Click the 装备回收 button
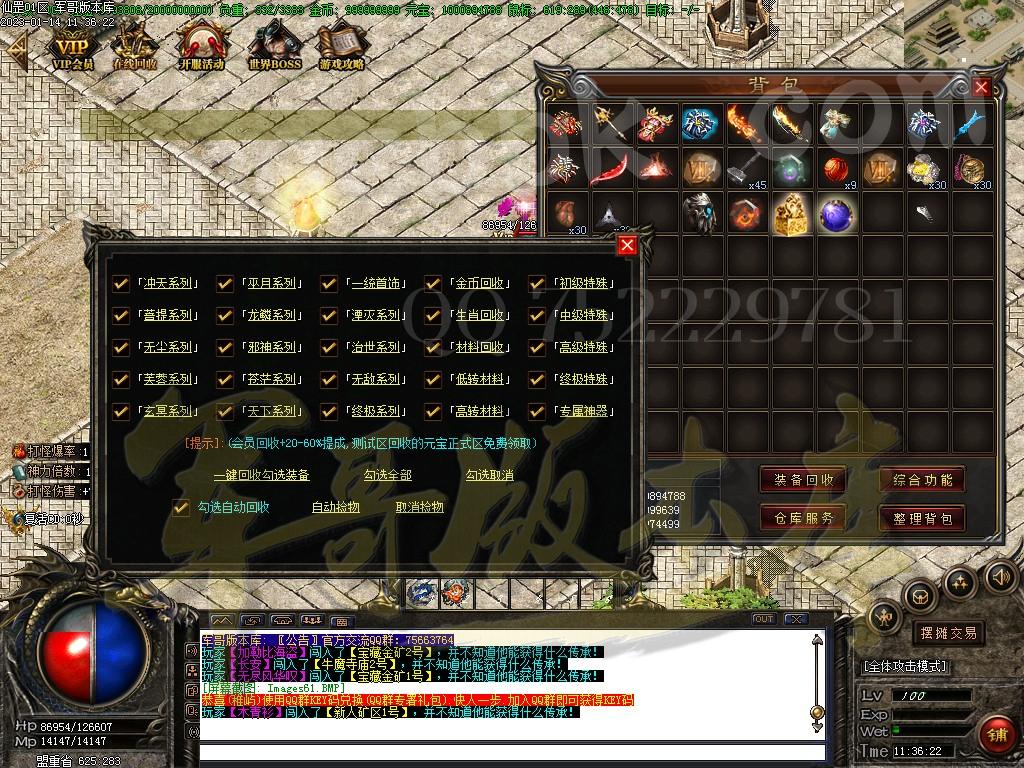Screen dimensions: 1024x768 click(803, 480)
